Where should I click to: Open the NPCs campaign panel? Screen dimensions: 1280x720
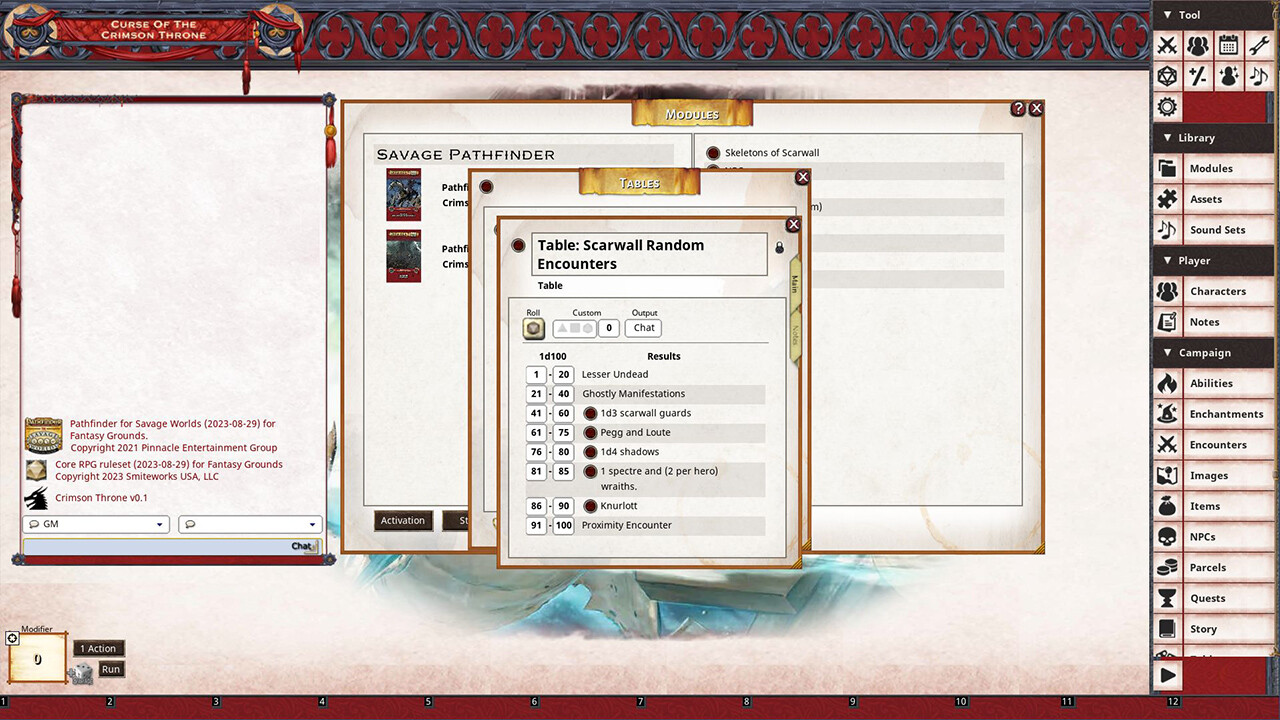[x=1213, y=537]
